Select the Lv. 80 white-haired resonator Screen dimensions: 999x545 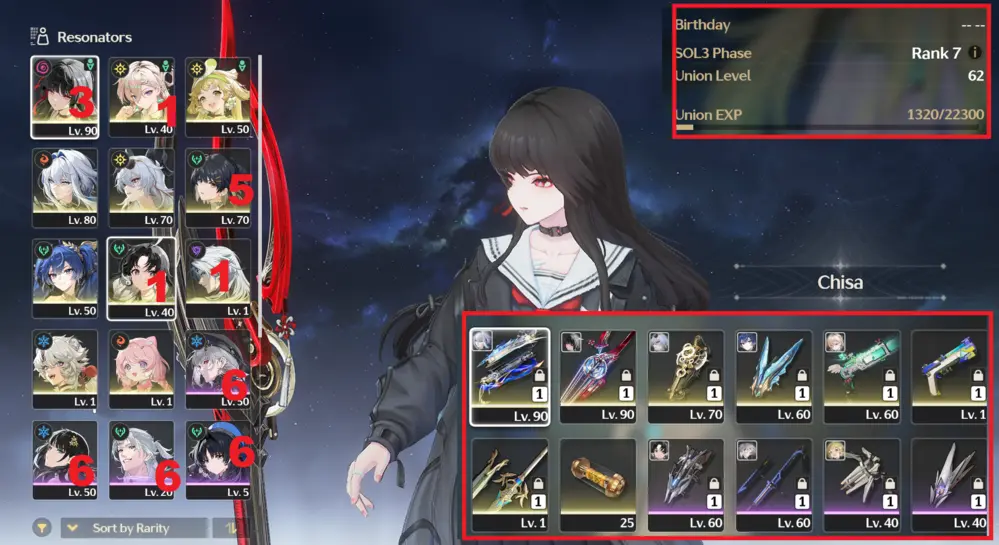pos(64,187)
